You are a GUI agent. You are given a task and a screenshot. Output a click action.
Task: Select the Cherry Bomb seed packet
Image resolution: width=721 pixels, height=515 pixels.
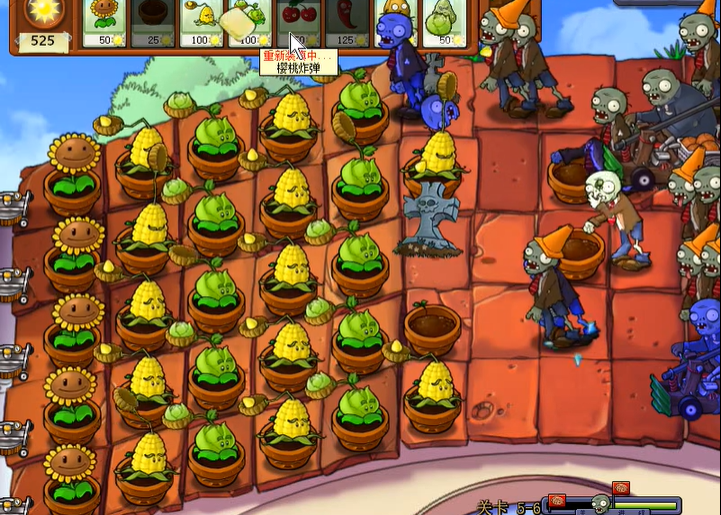[x=295, y=22]
